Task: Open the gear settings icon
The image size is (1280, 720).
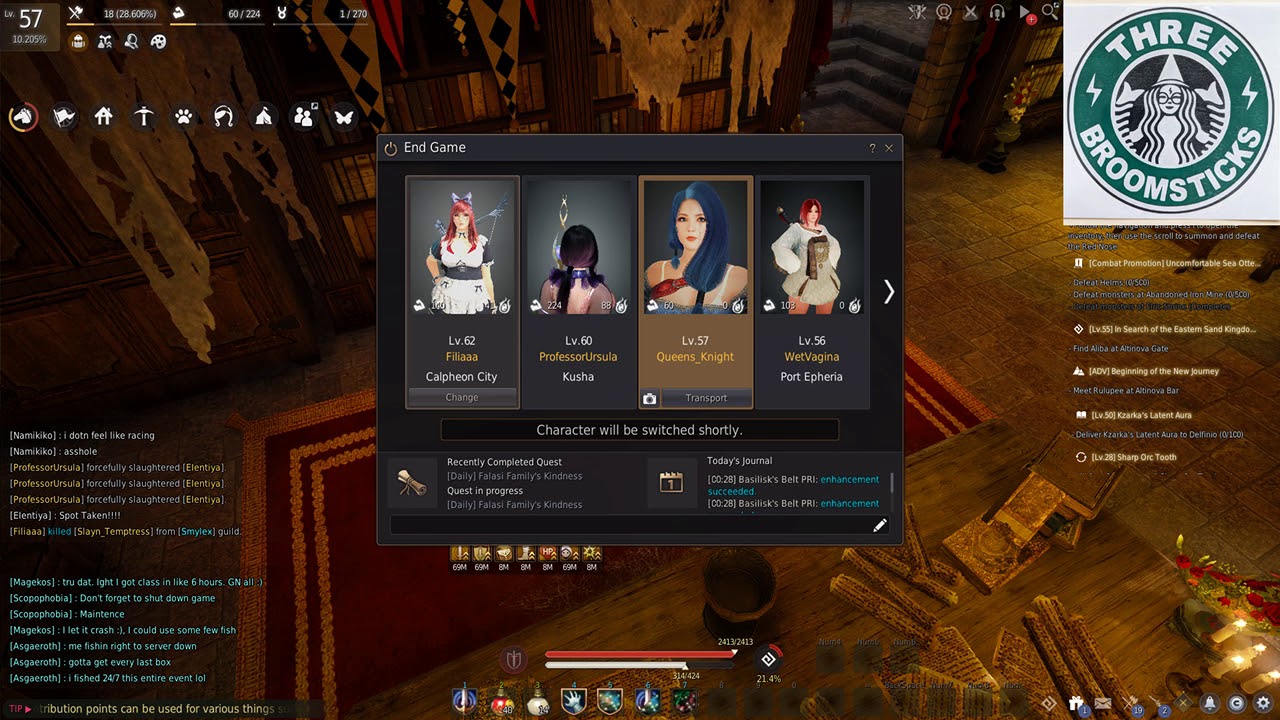Action: 1263,703
